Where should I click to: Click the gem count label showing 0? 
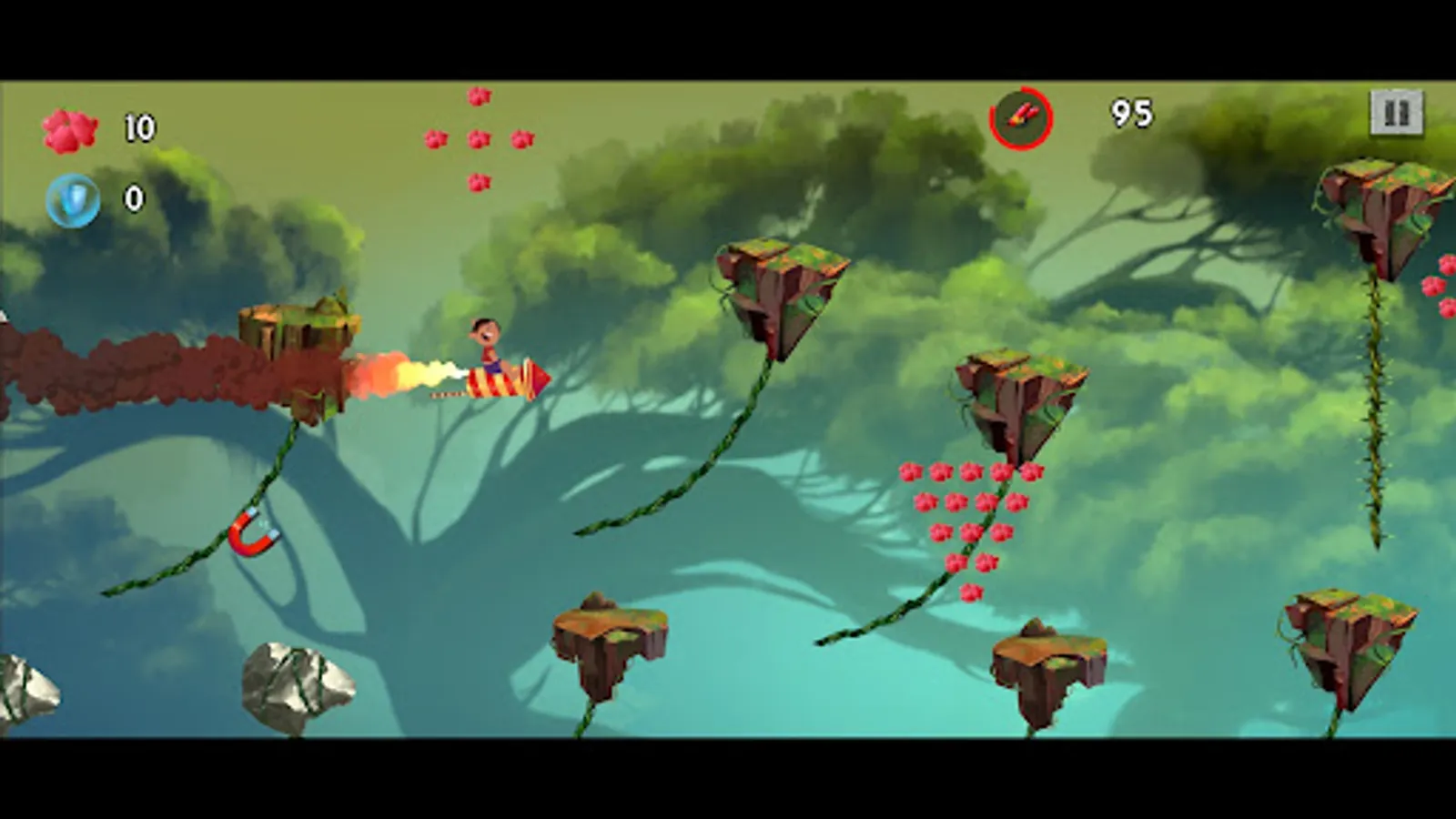(x=133, y=197)
